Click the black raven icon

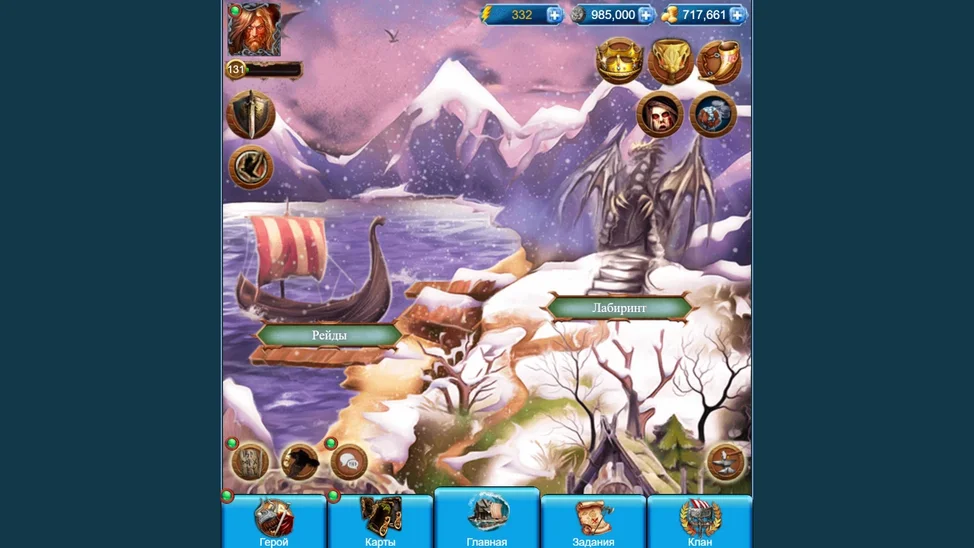click(300, 462)
